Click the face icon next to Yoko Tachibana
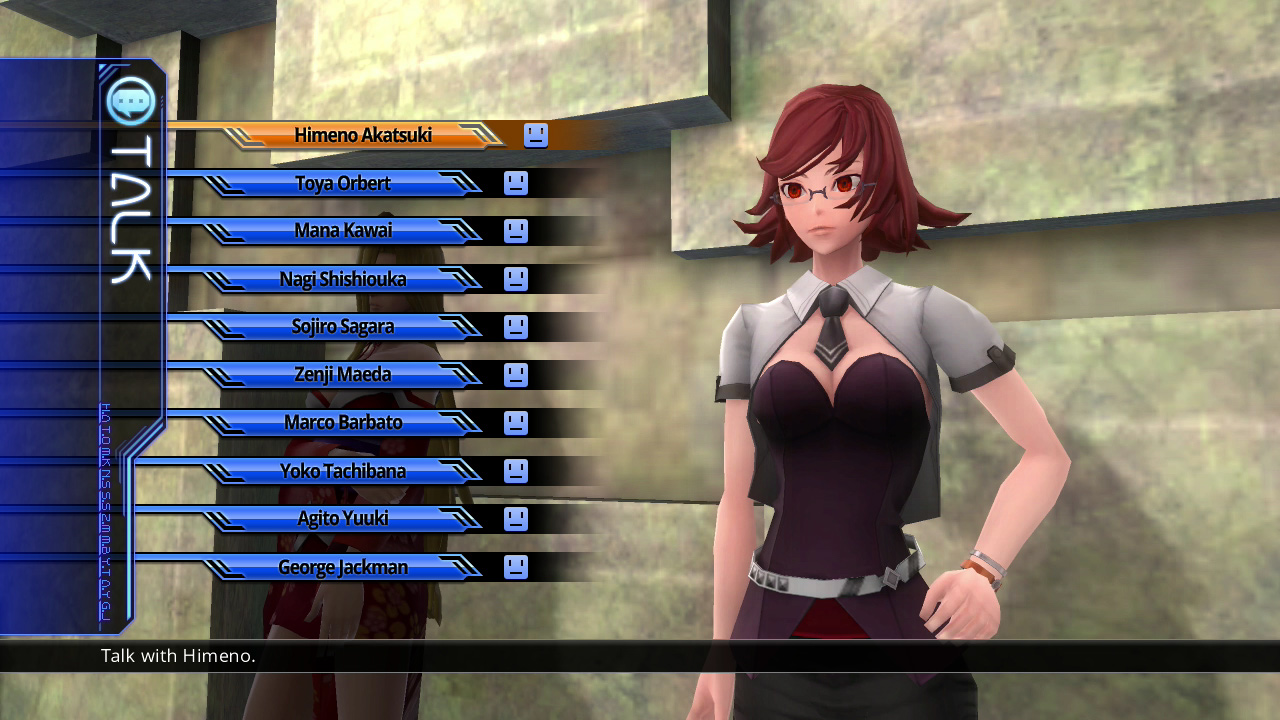The image size is (1280, 720). pos(515,471)
